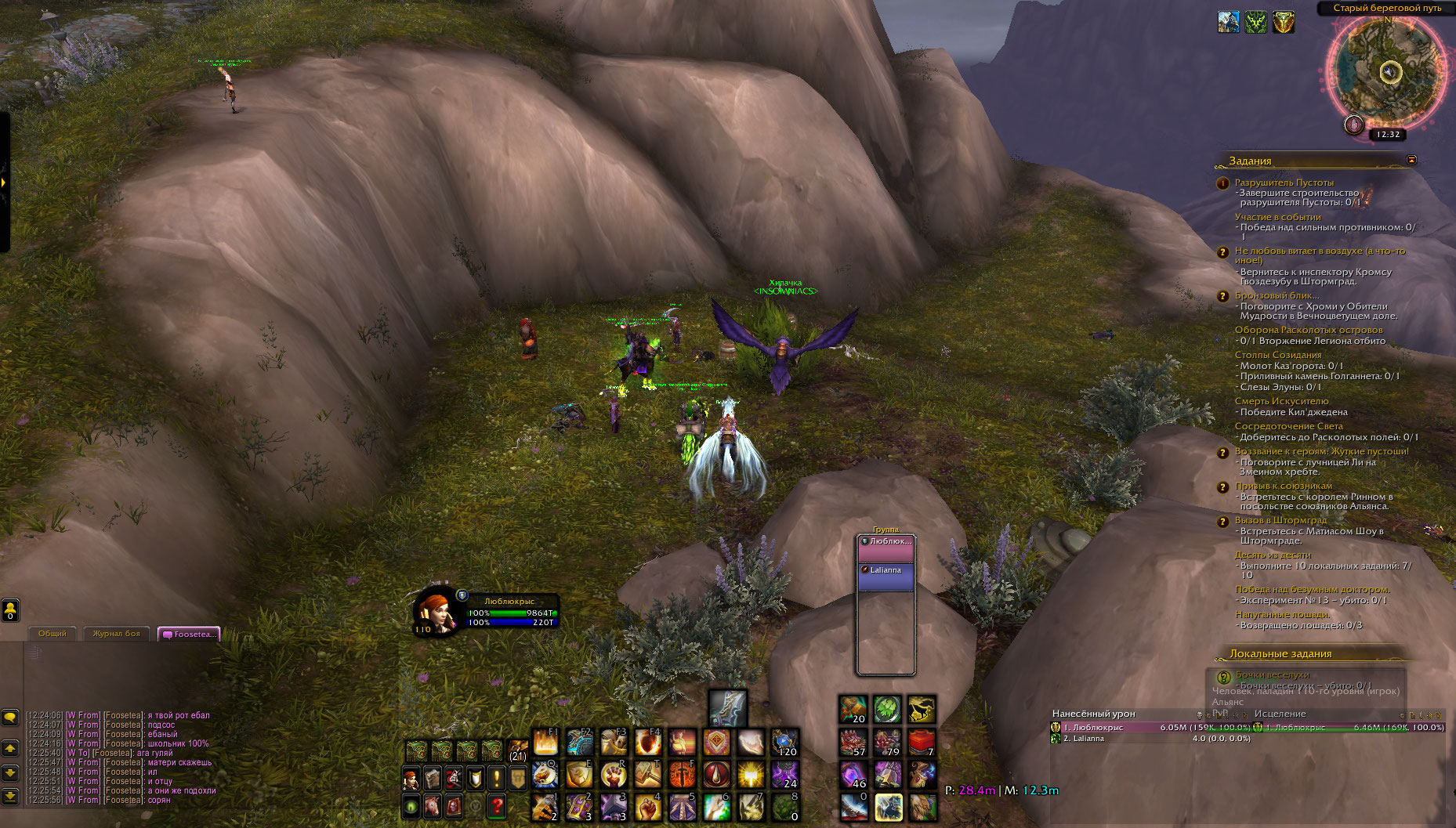1456x828 pixels.
Task: Select the Foosetea whisper tab
Action: (x=189, y=635)
